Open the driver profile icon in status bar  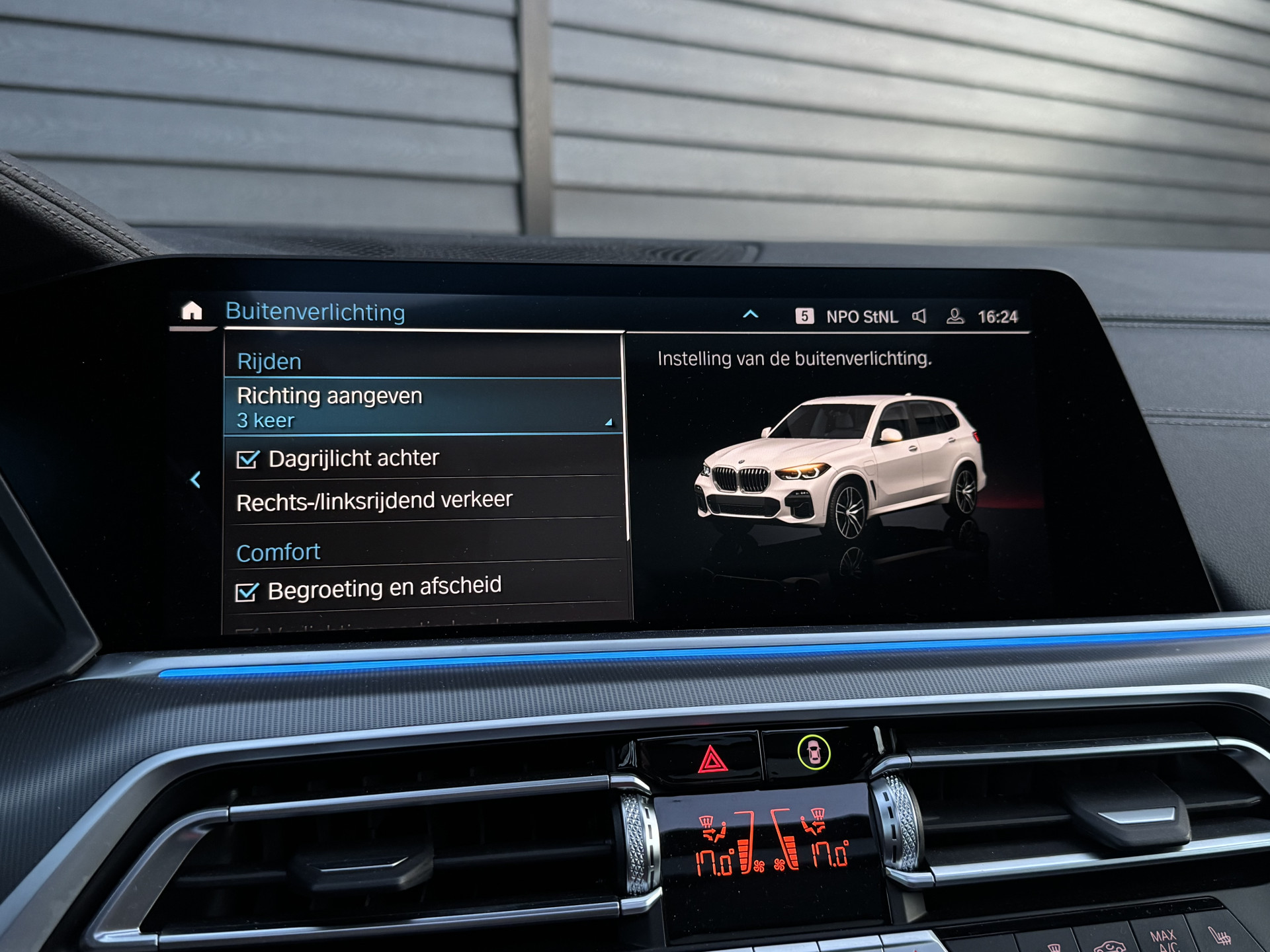(x=954, y=316)
